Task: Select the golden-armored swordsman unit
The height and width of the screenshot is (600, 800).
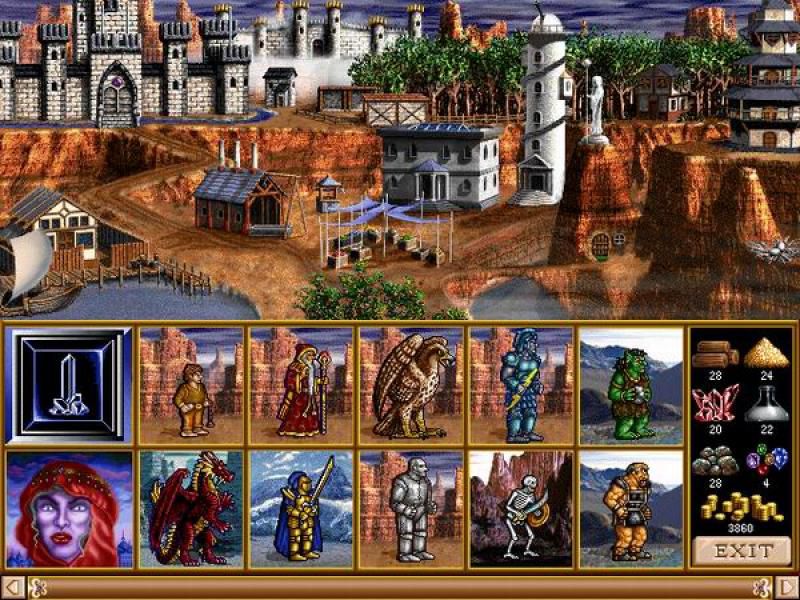Action: click(301, 509)
